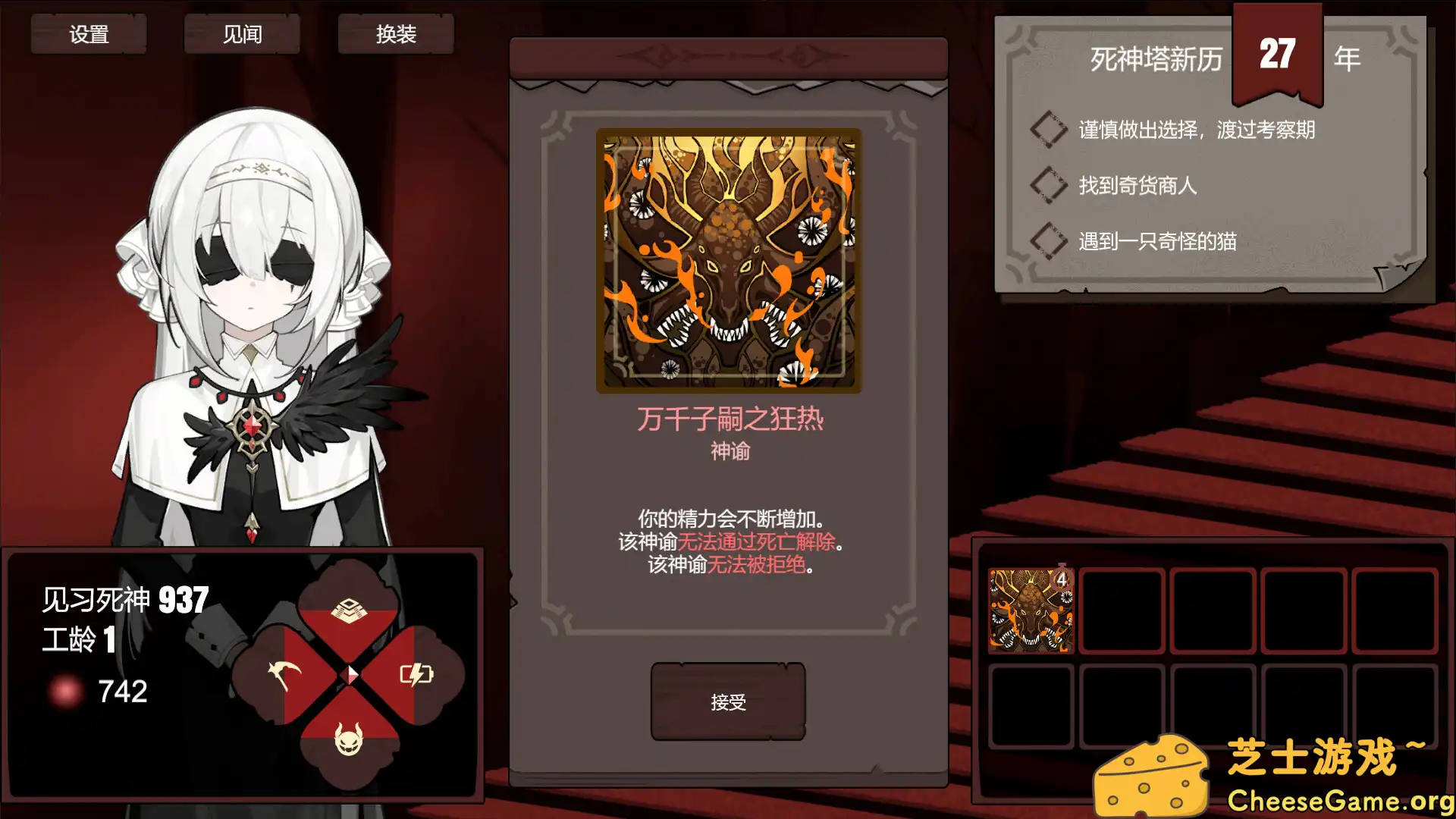The height and width of the screenshot is (819, 1456).
Task: Switch to the 见闻 tab
Action: tap(241, 33)
